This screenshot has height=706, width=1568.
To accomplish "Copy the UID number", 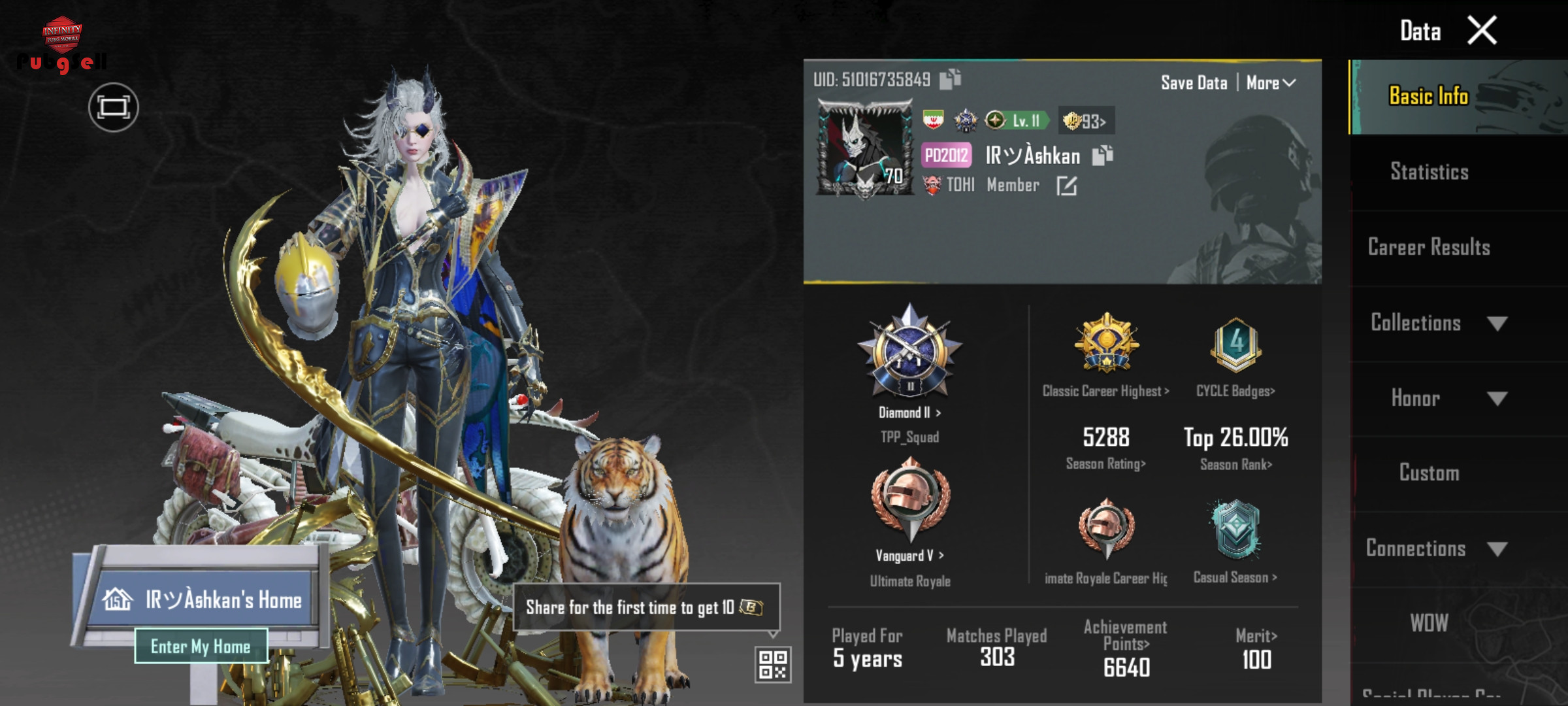I will pyautogui.click(x=950, y=79).
